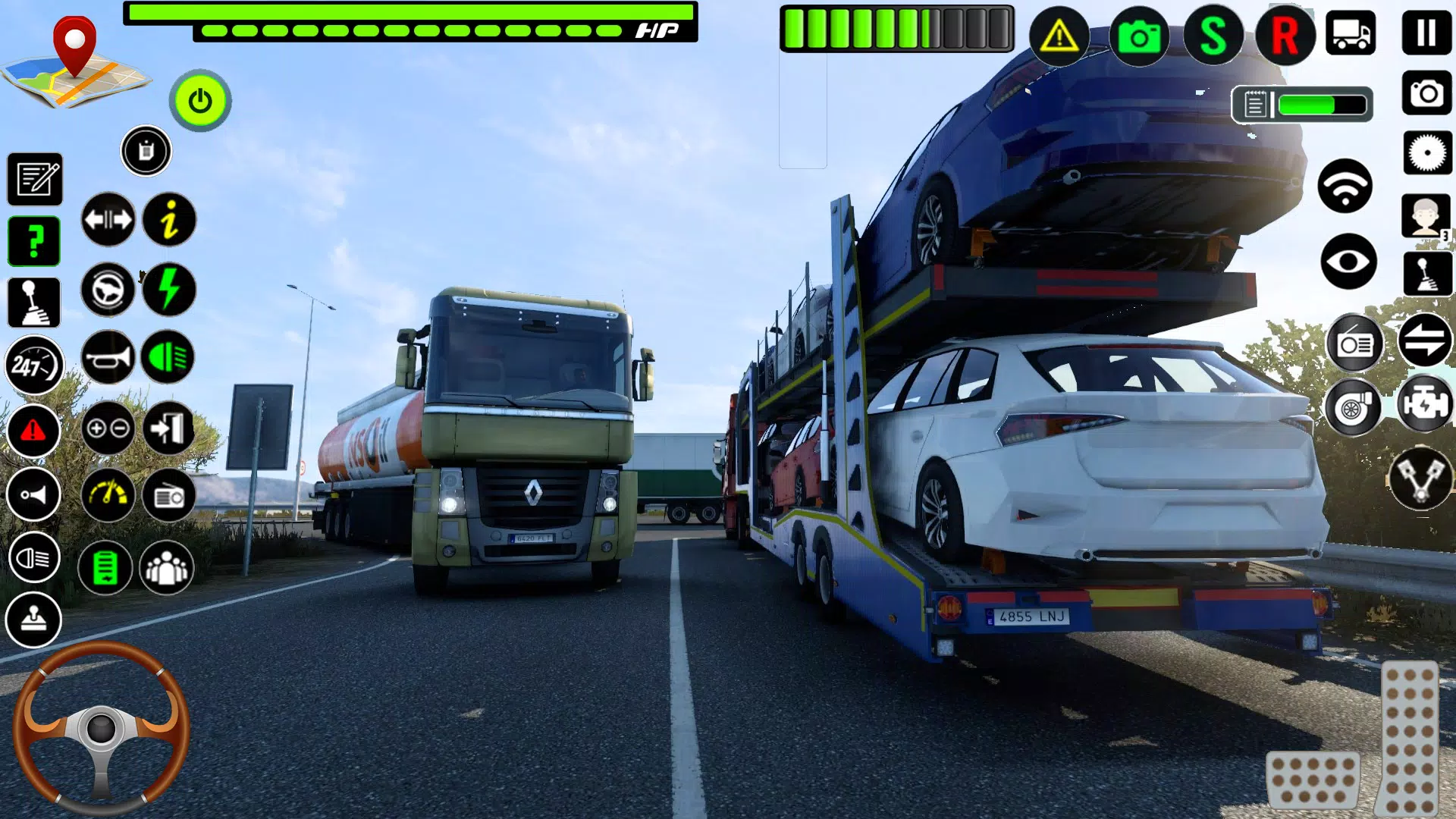
Task: Activate the turbo wheel icon
Action: [1354, 405]
